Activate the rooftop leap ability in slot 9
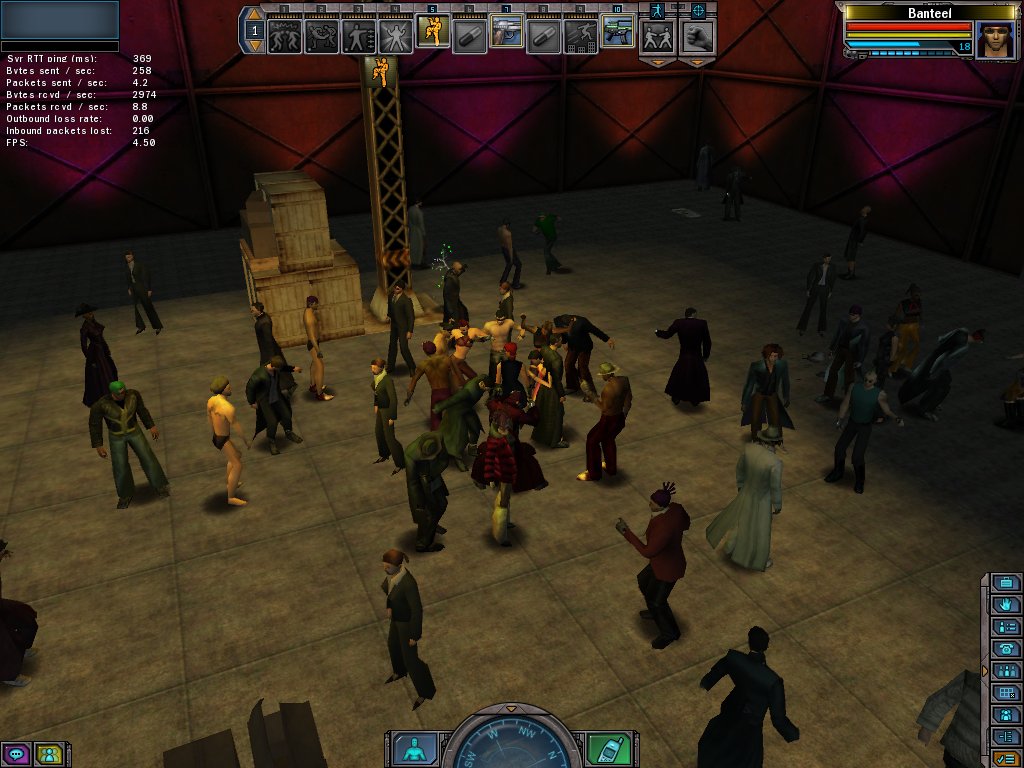 click(x=580, y=34)
